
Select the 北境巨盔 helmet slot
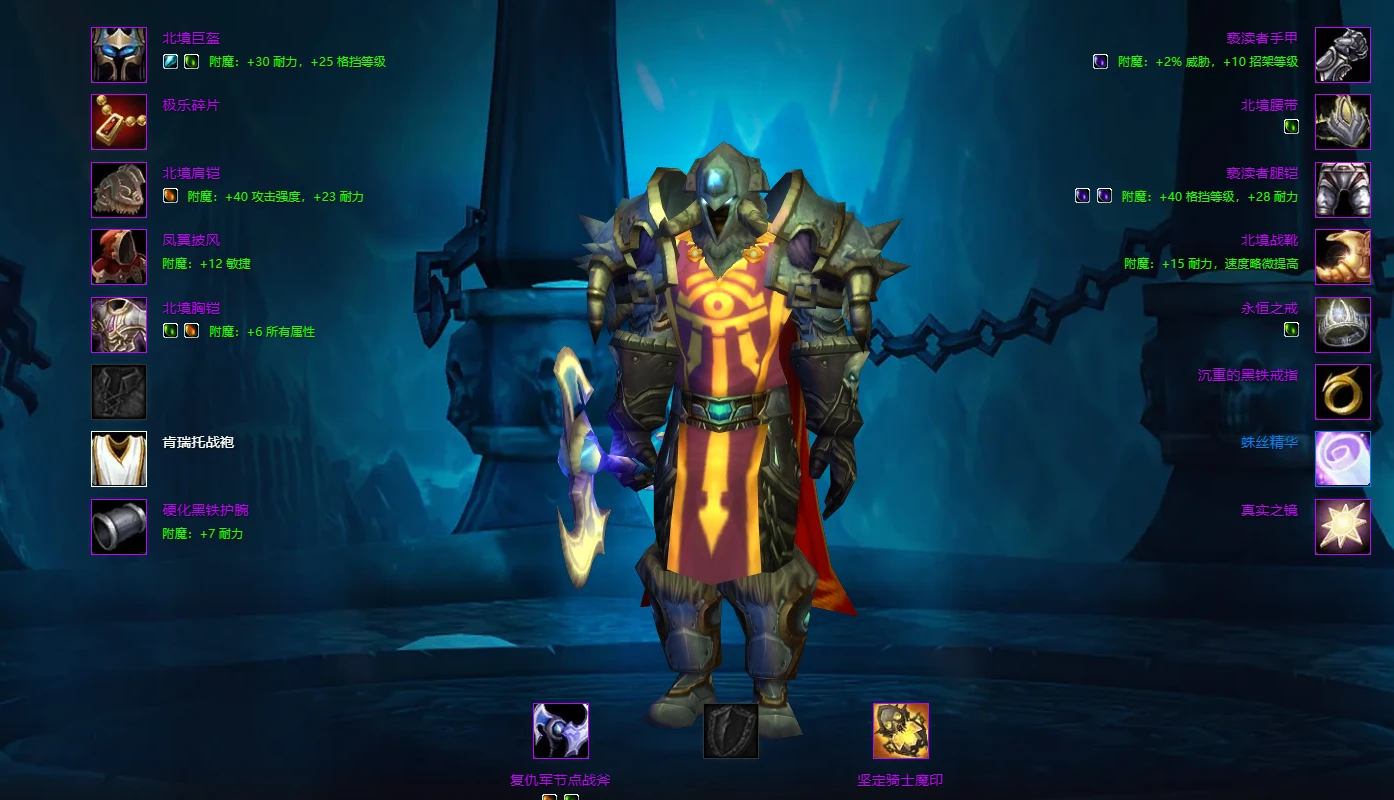(x=119, y=54)
